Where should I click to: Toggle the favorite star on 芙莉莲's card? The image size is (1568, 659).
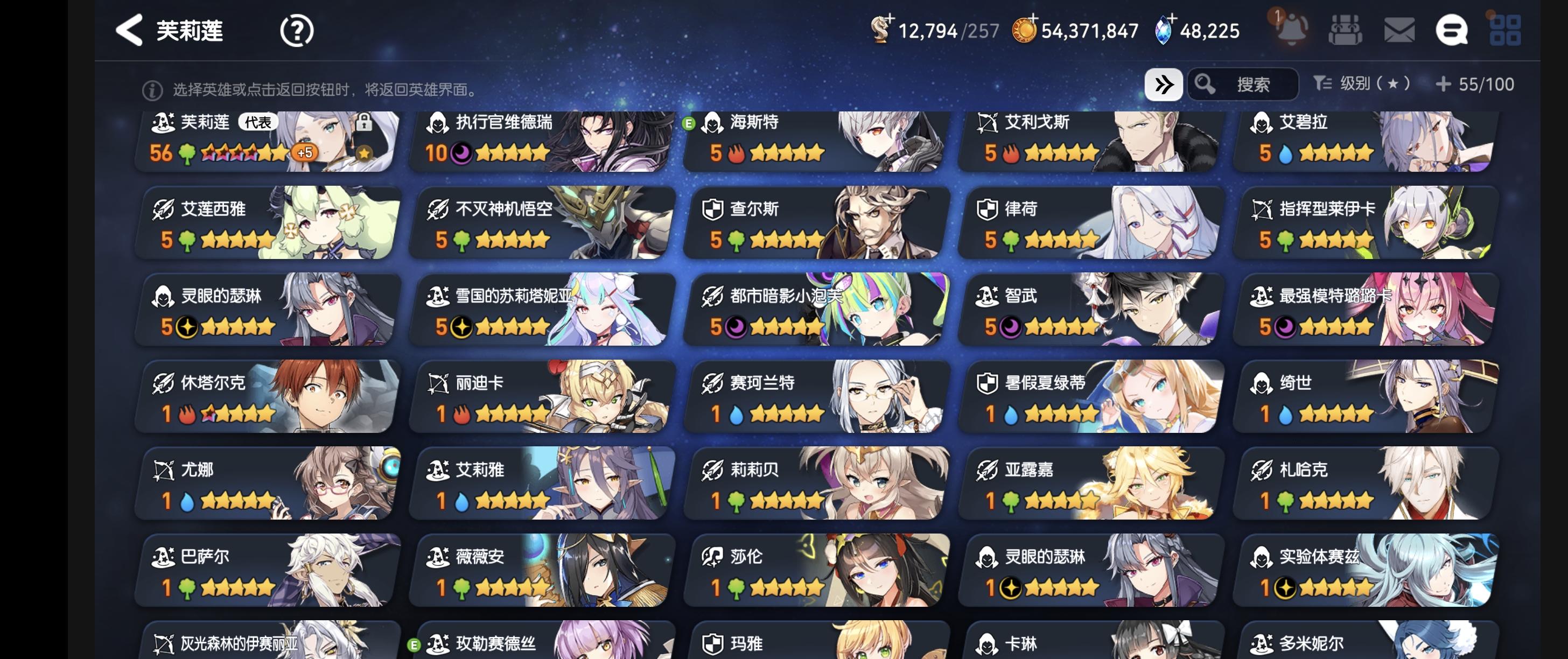click(x=363, y=155)
